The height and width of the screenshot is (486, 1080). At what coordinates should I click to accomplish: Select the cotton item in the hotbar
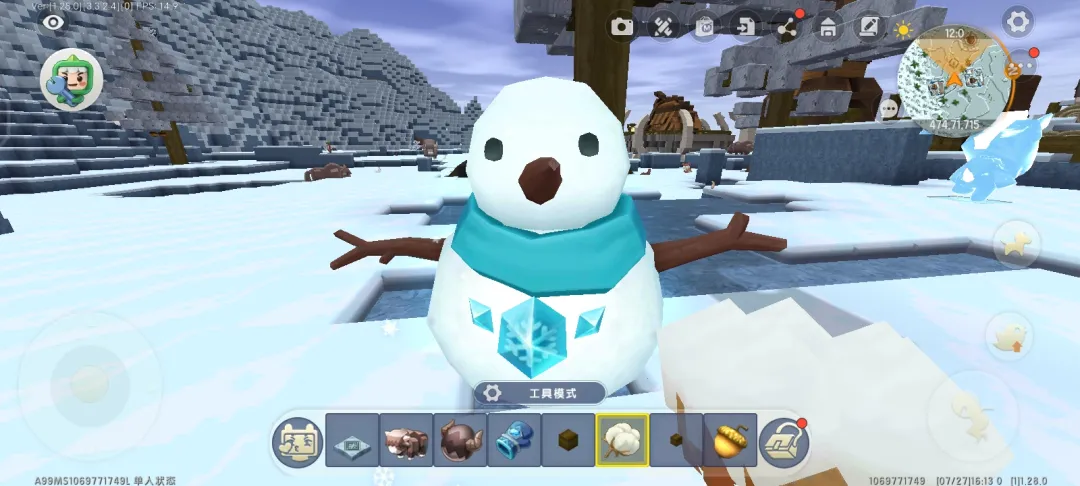coord(621,440)
